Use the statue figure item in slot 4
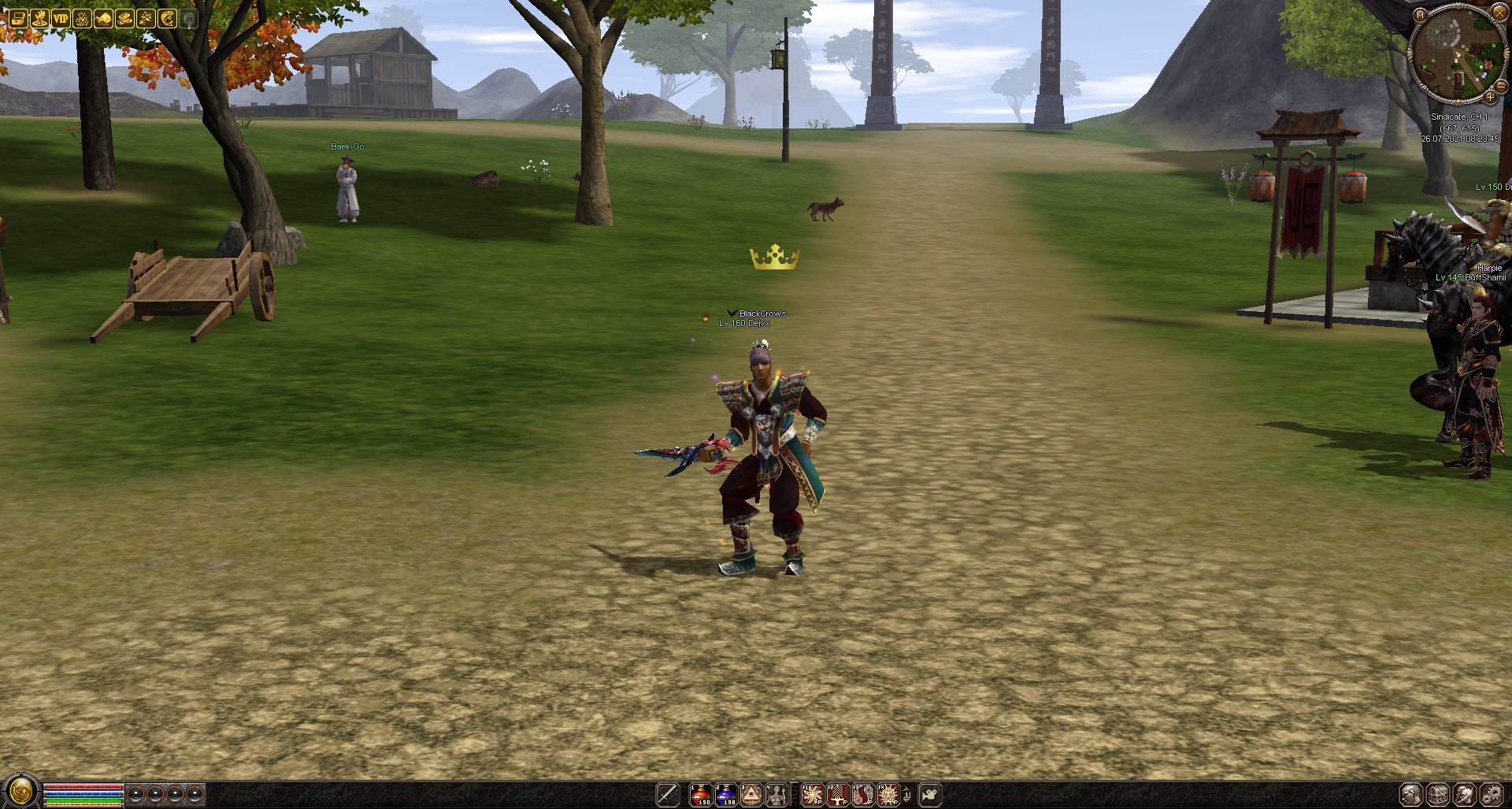1512x809 pixels. pos(776,794)
